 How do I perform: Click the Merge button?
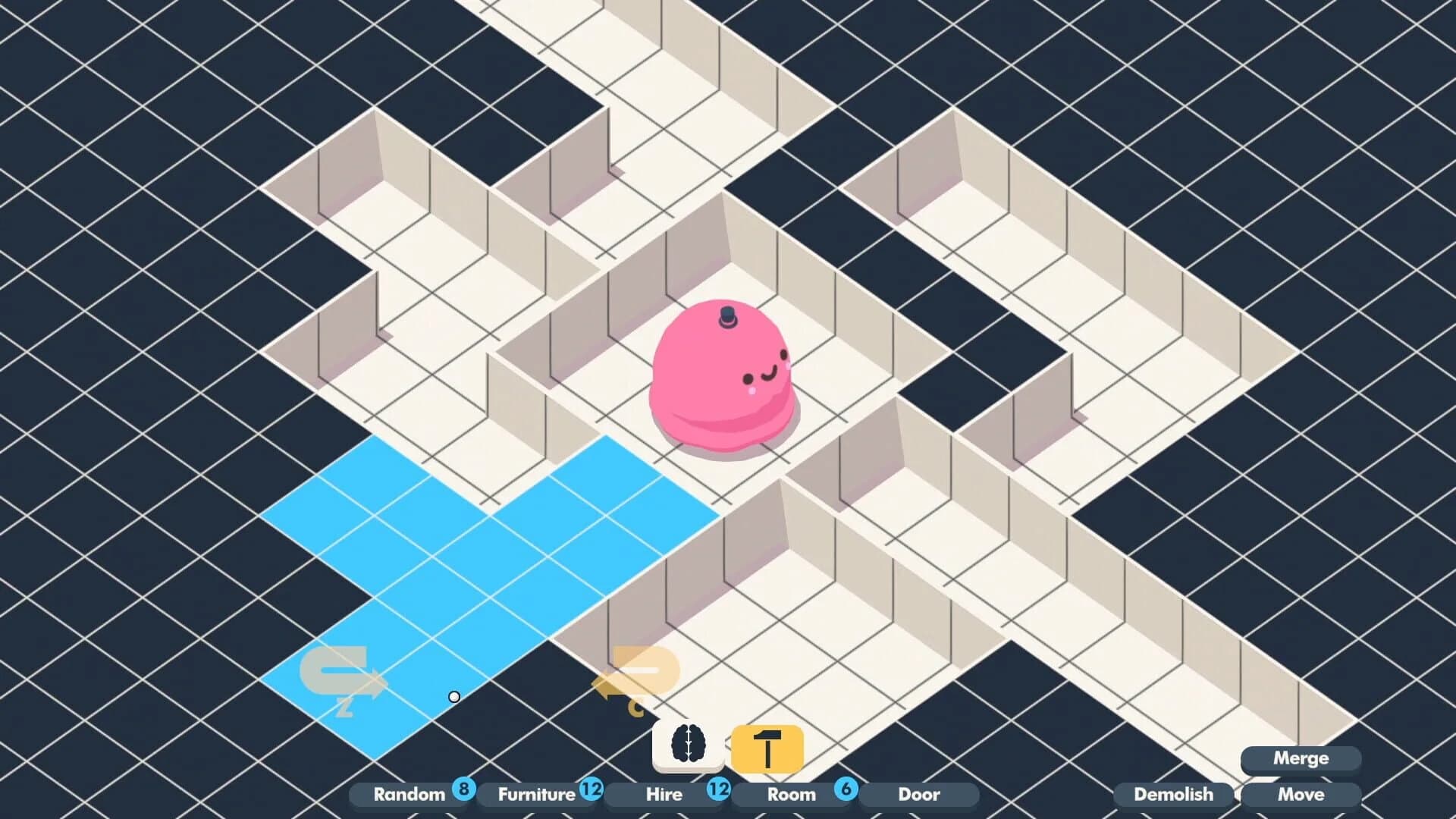click(1301, 758)
